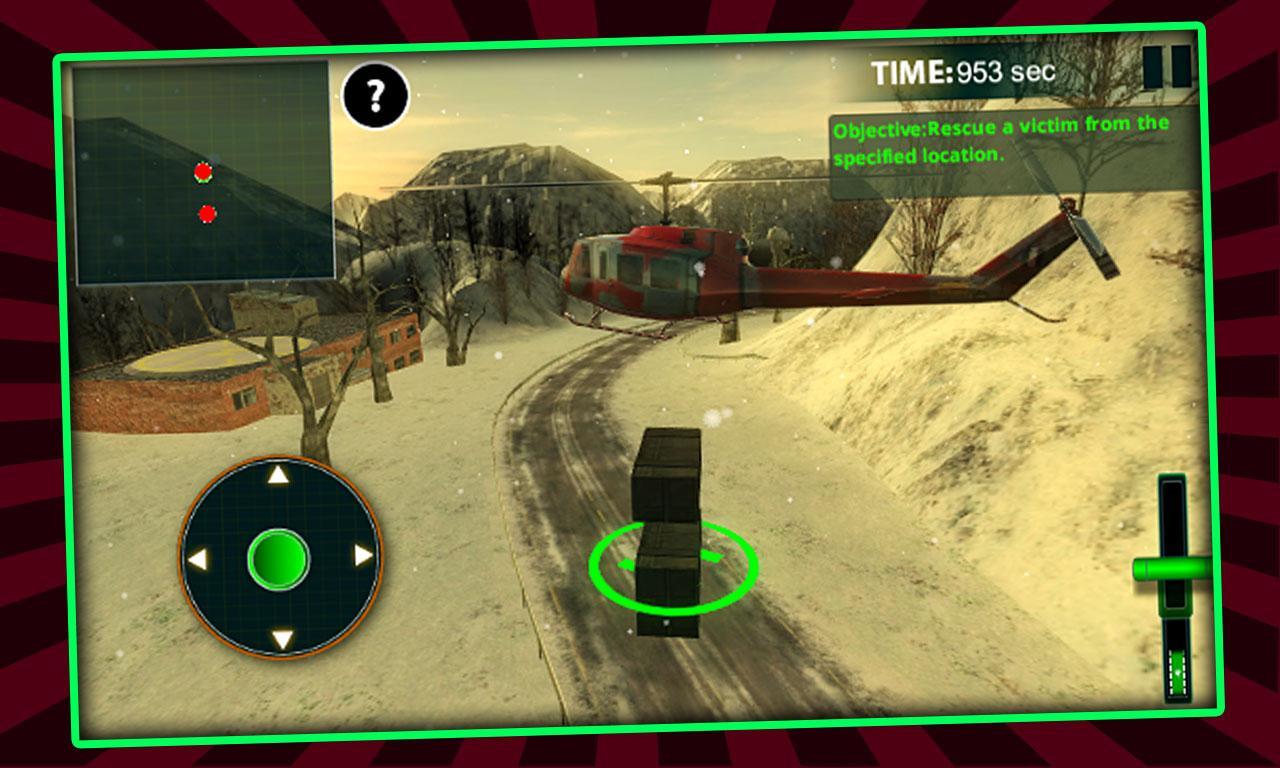The height and width of the screenshot is (768, 1280).
Task: Tap the joystick's right arrow
Action: tap(364, 555)
